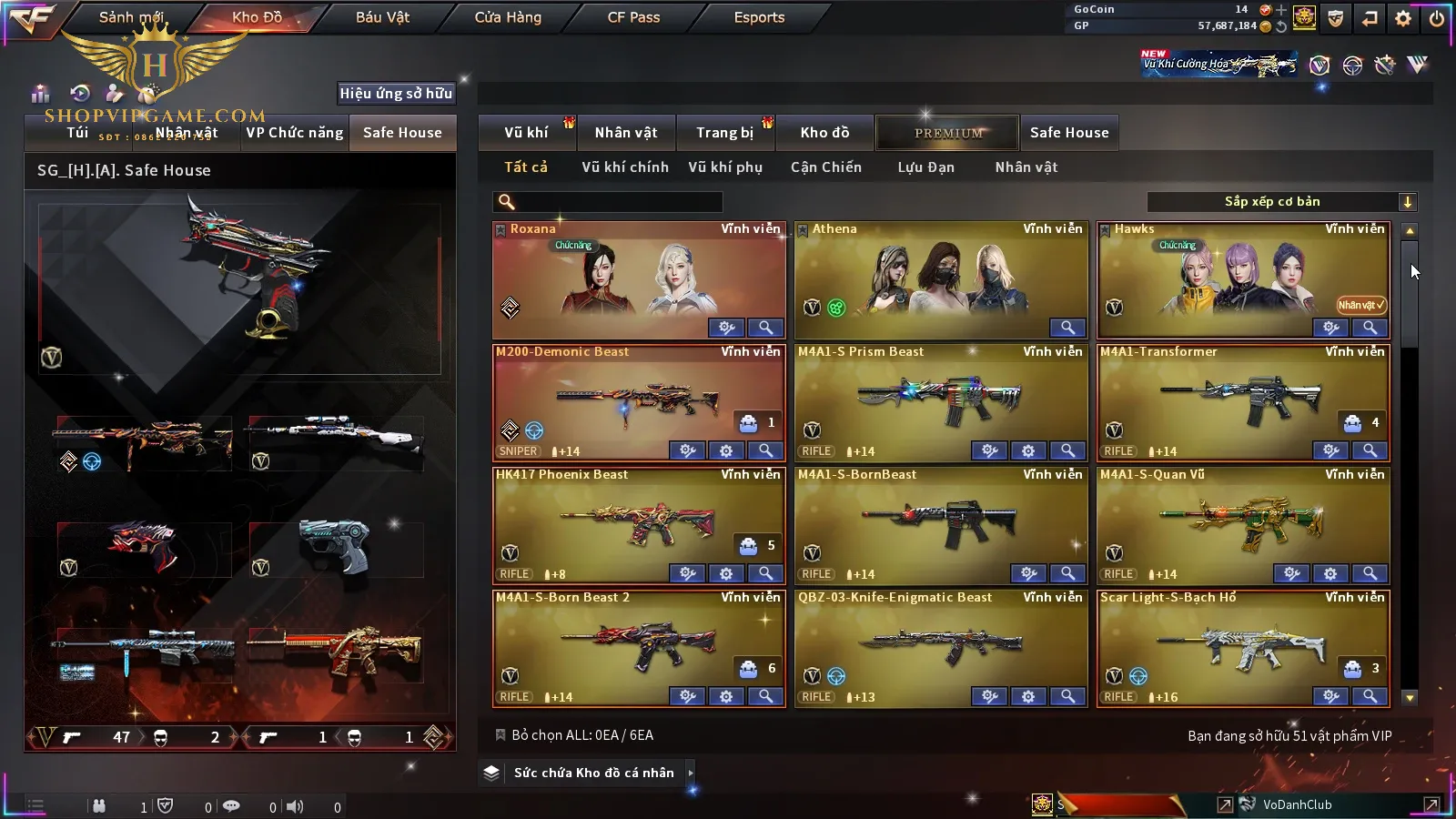
Task: Open the gear settings icon
Action: [1403, 18]
